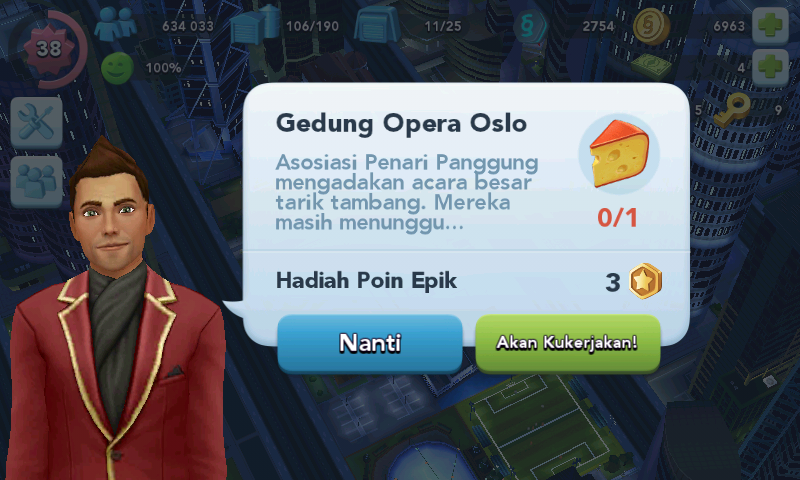Check the green happiness smiley face
The image size is (800, 480).
(117, 68)
